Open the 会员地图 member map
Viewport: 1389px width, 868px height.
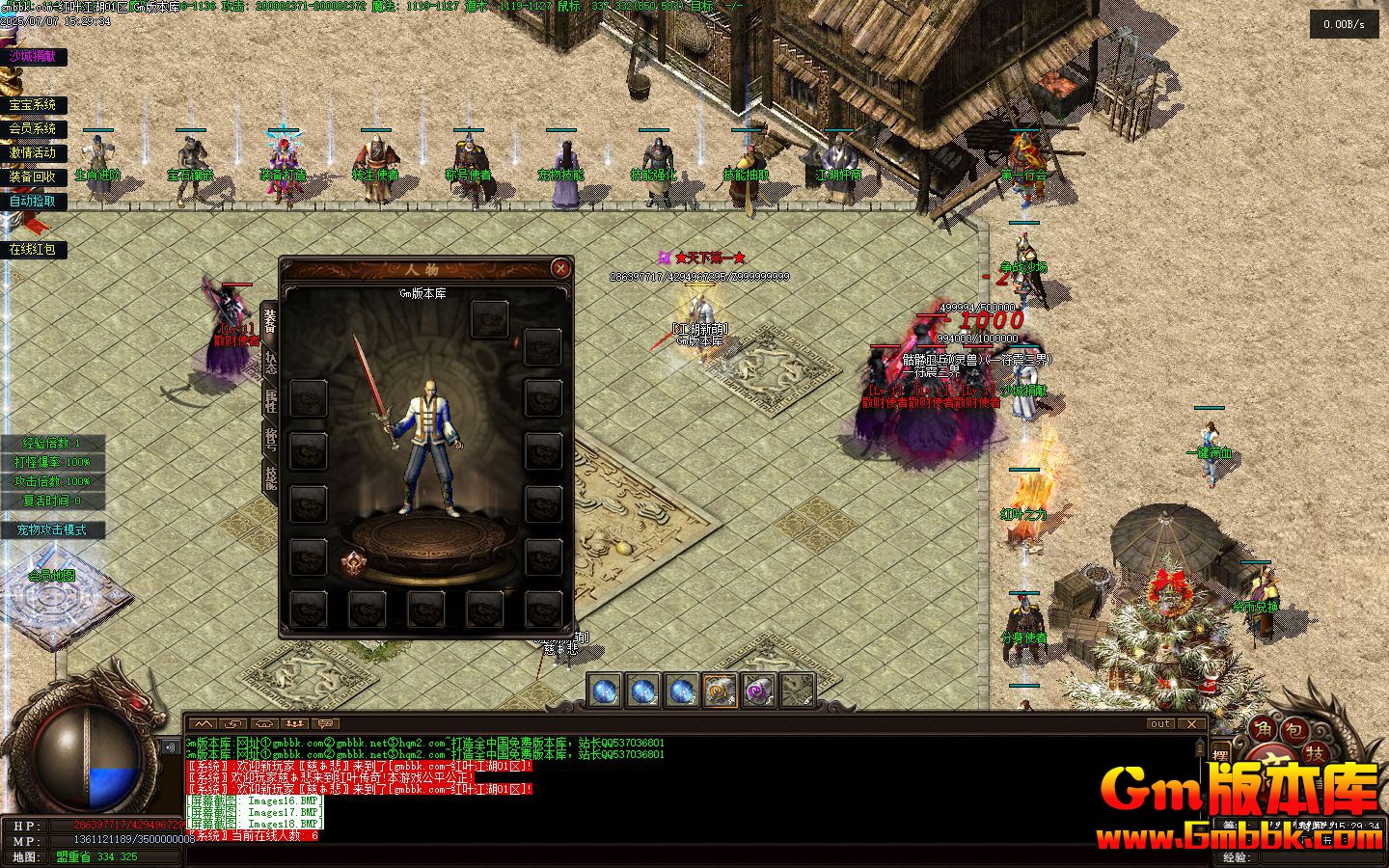point(52,576)
